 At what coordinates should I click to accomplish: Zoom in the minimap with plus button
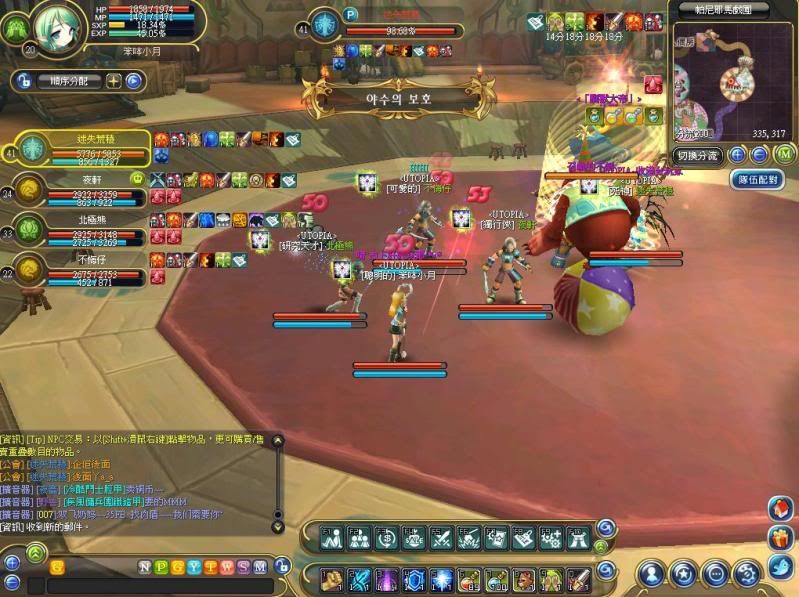(737, 155)
